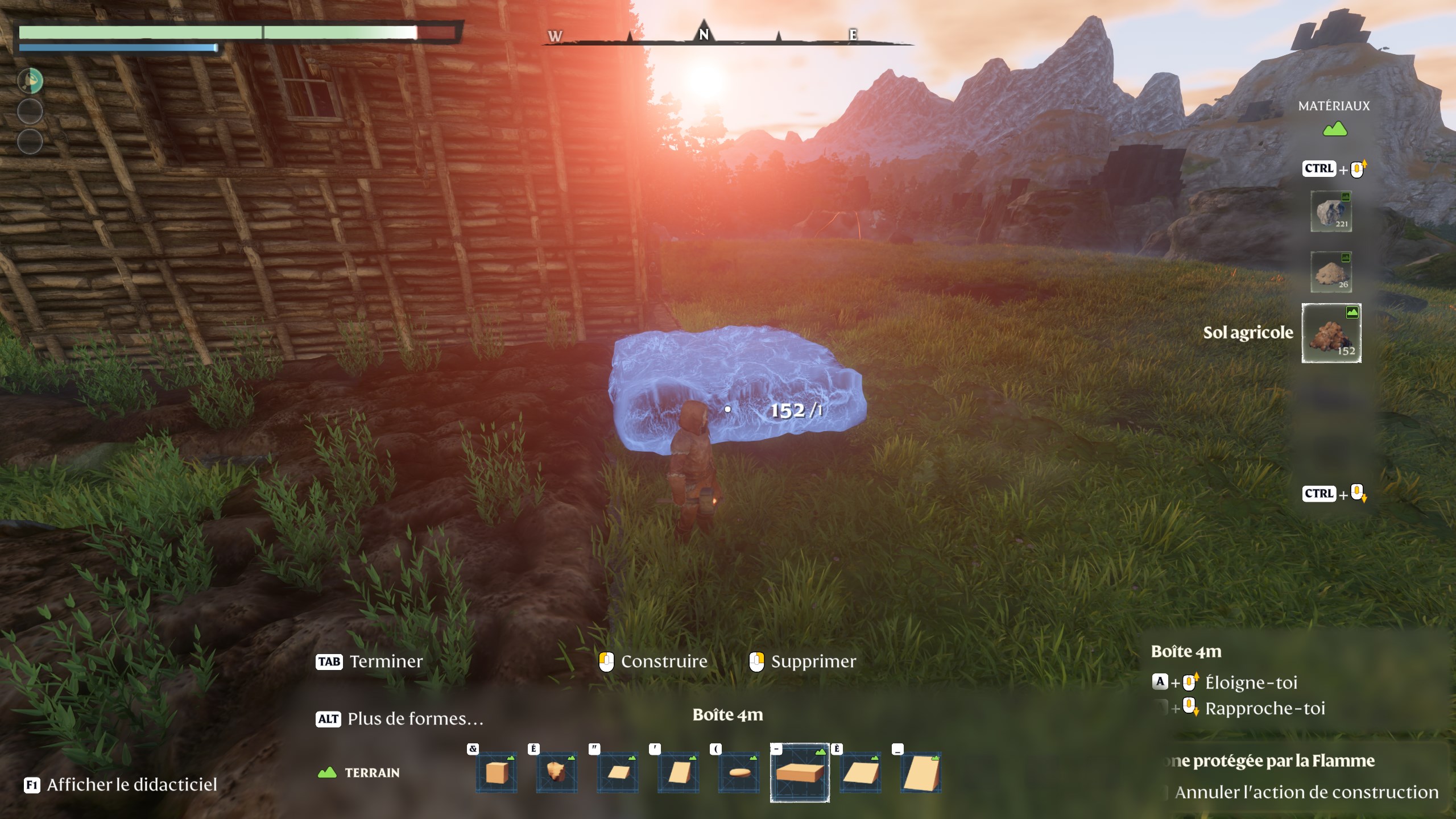Select the highlighted Boîte 4m flat box slot
The height and width of the screenshot is (819, 1456).
[800, 773]
